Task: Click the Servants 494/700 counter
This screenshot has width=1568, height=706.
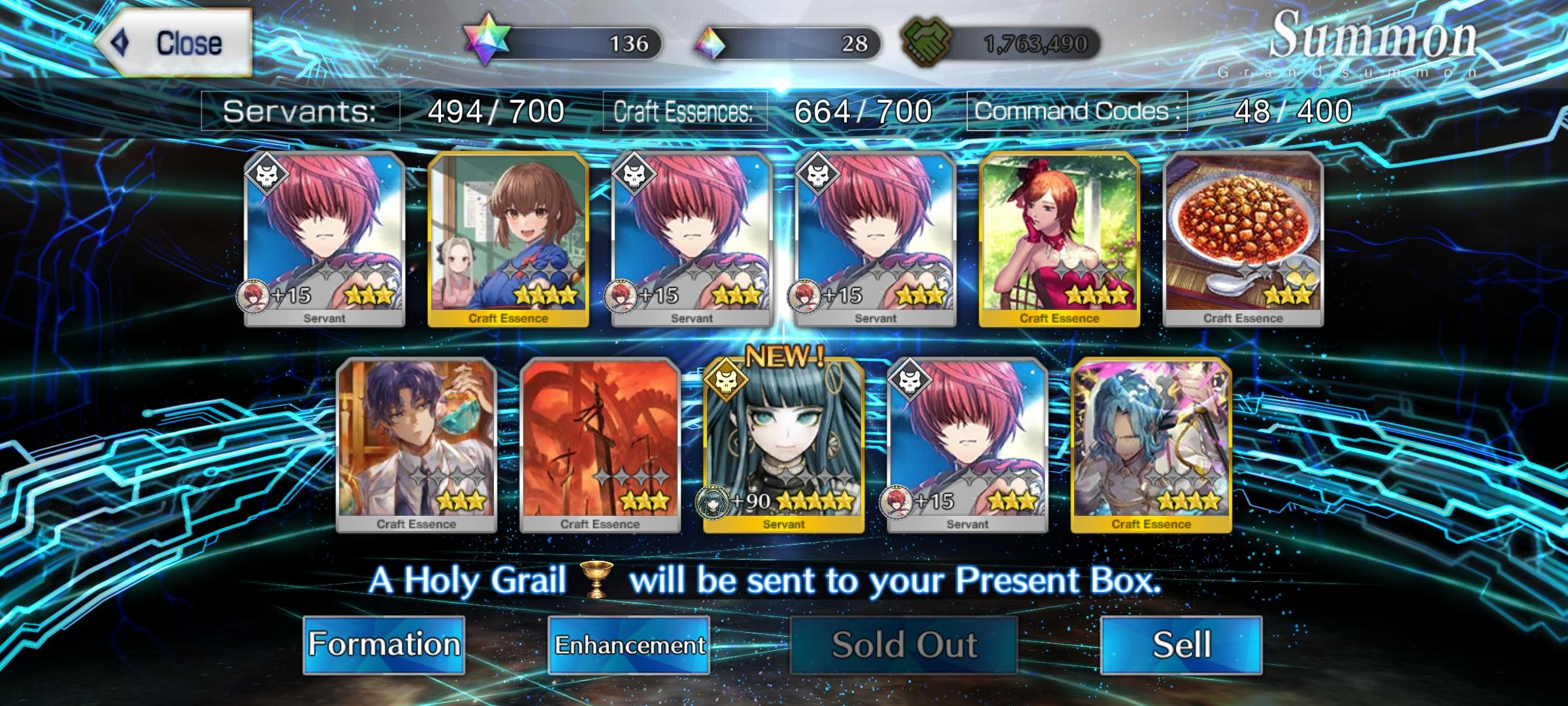Action: click(x=493, y=111)
